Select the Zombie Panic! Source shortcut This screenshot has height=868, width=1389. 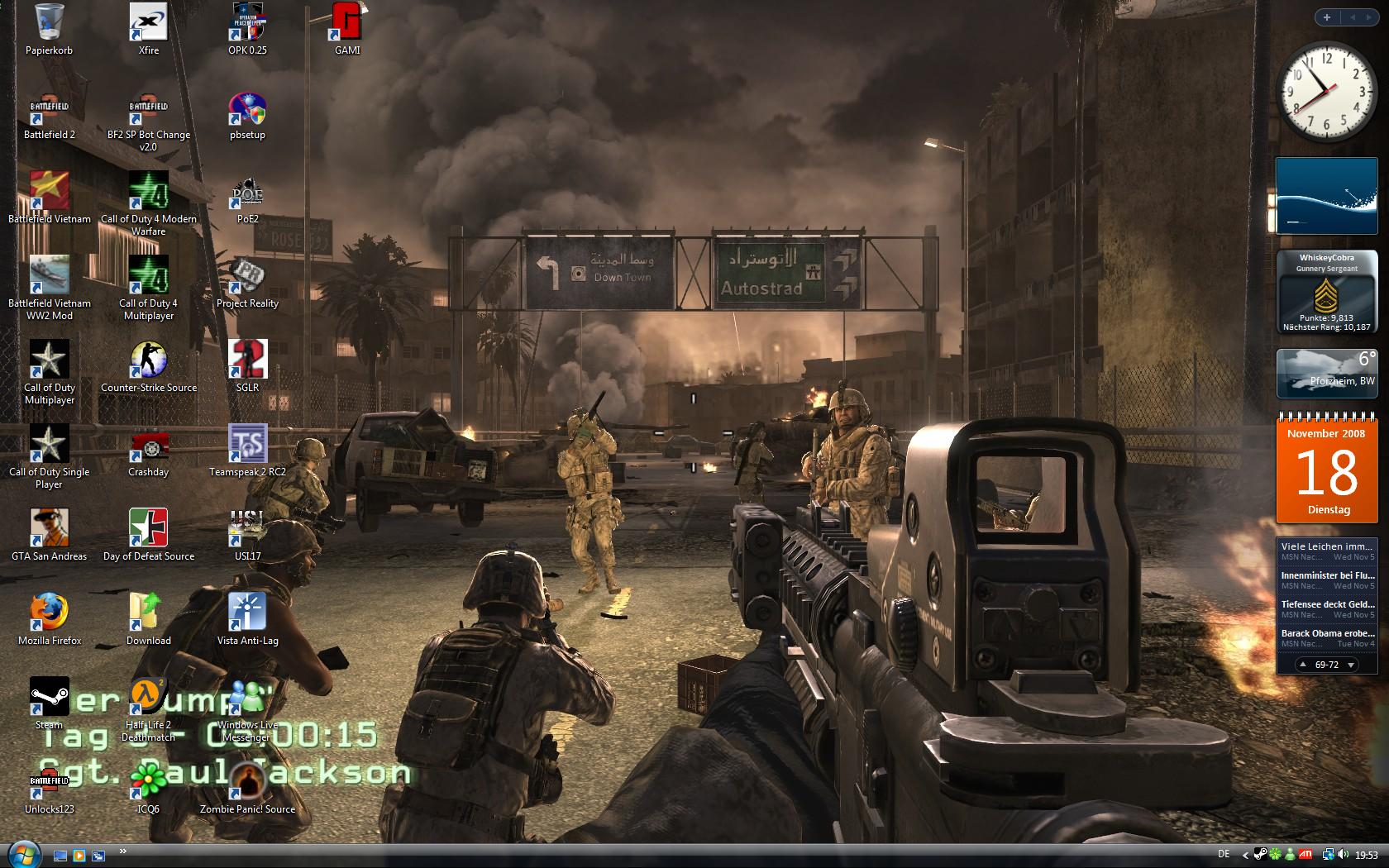click(x=247, y=782)
